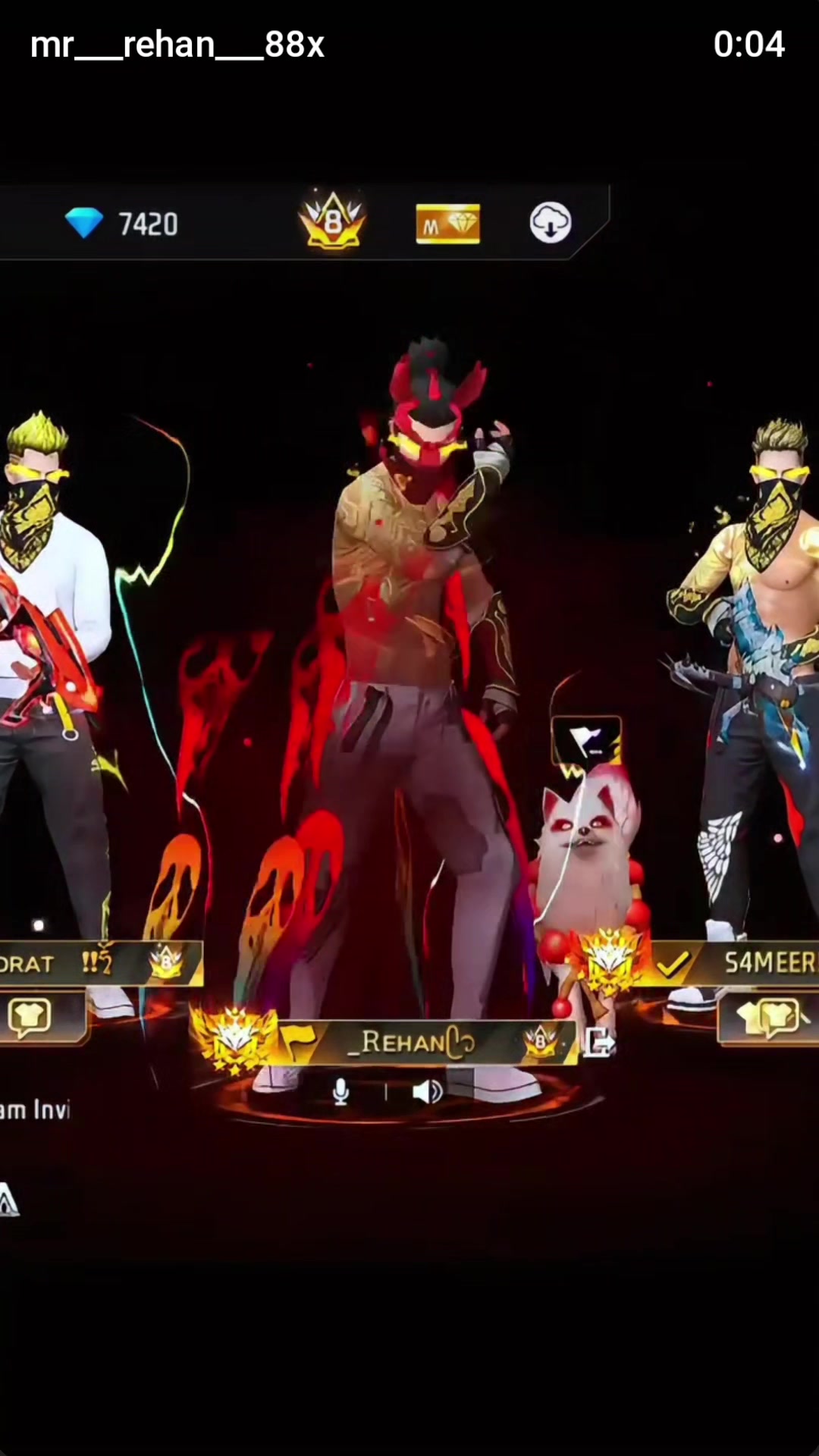This screenshot has height=1456, width=819.
Task: Open _Rehan's player nameplate
Action: click(417, 1043)
